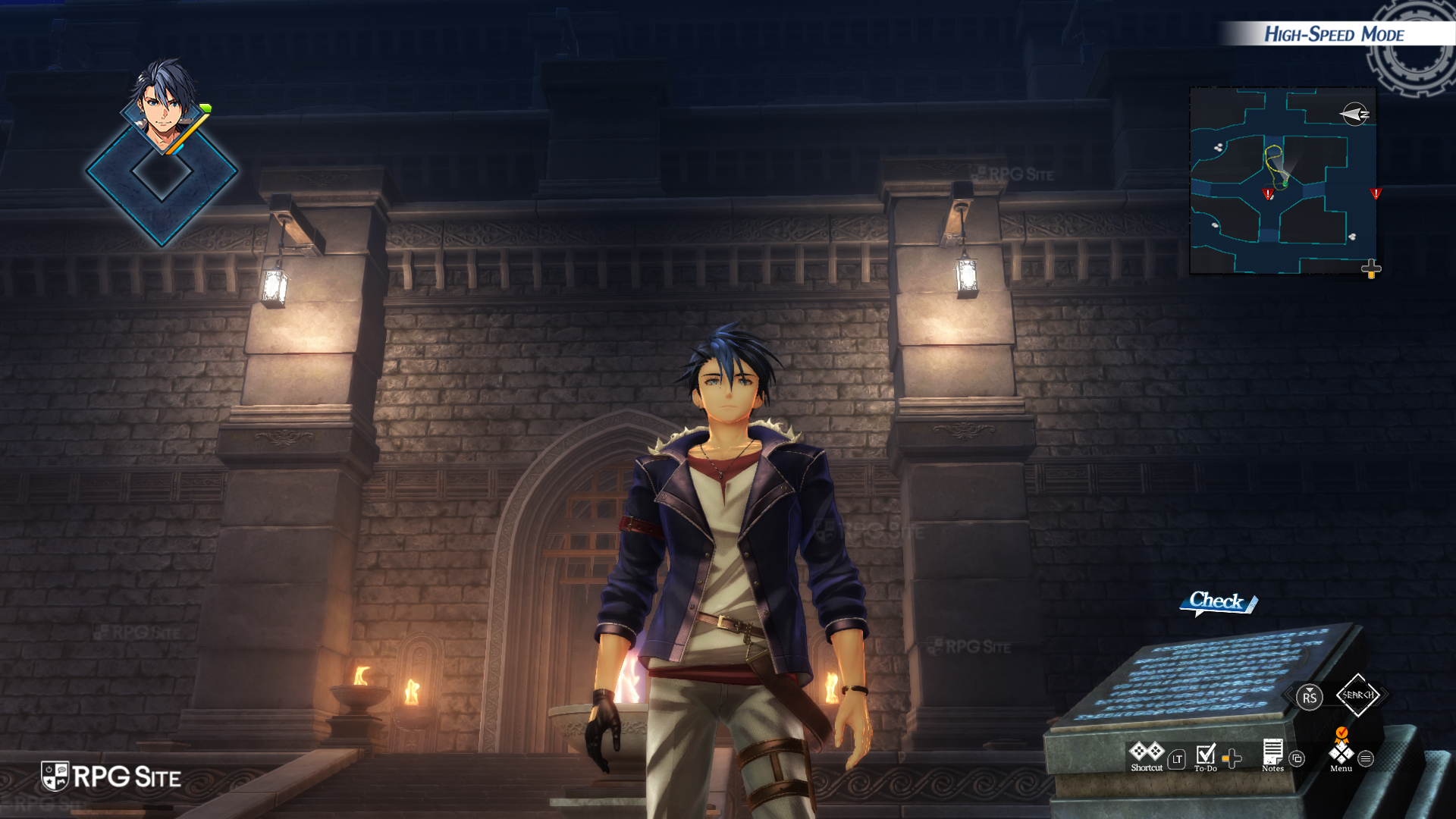Image resolution: width=1456 pixels, height=819 pixels.
Task: Click the minimap north compass arrow
Action: [x=1354, y=115]
